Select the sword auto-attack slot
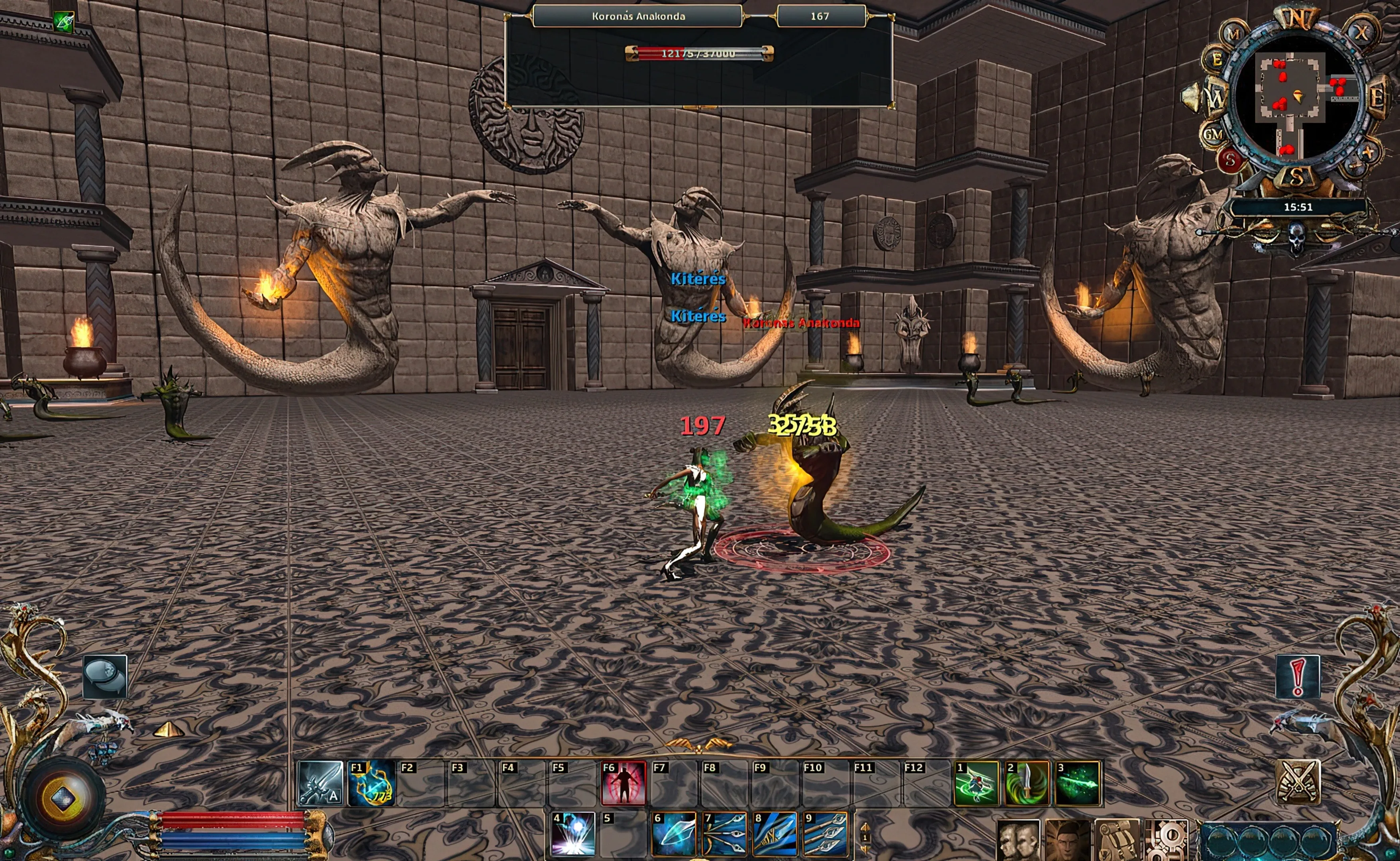Screen dimensions: 1400x861 point(320,784)
